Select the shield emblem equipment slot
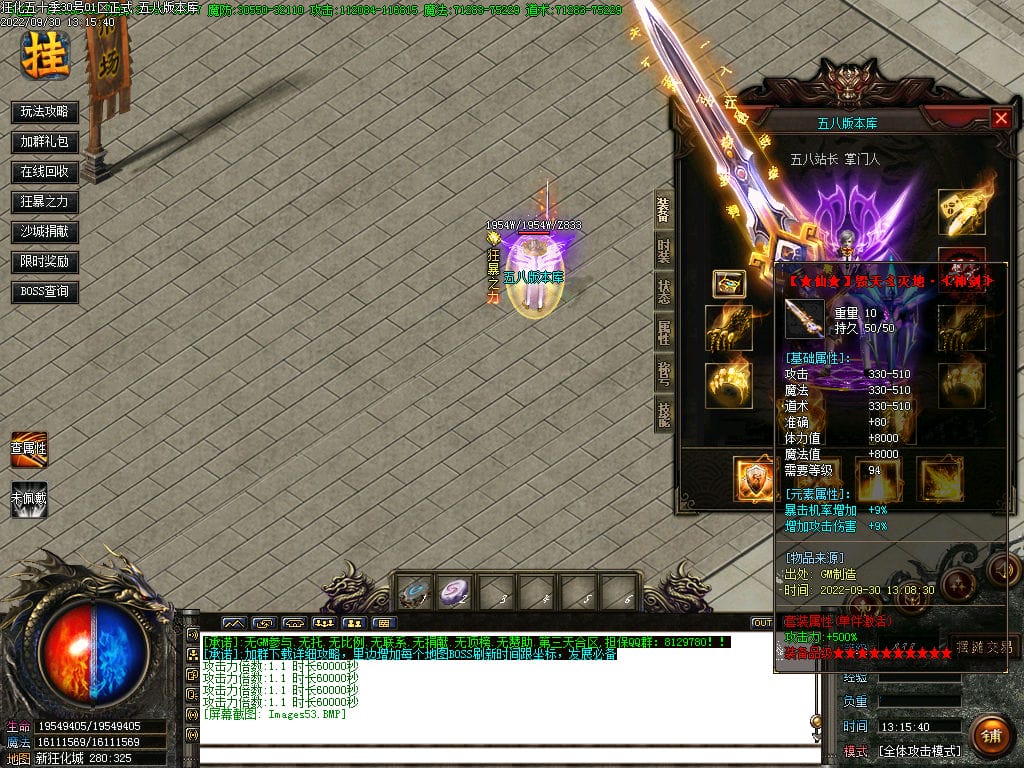Screen dimensions: 1024x768 point(753,479)
